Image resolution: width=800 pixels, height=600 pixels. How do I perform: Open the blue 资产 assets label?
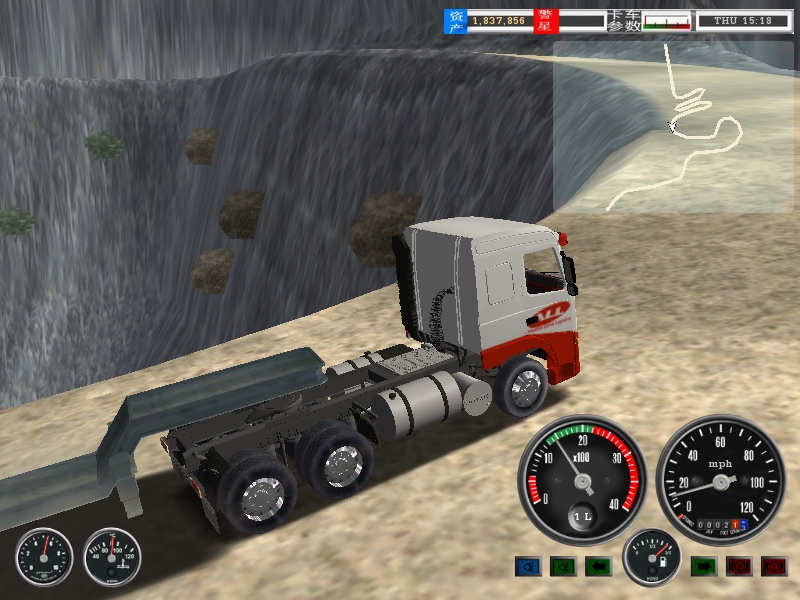click(x=456, y=20)
